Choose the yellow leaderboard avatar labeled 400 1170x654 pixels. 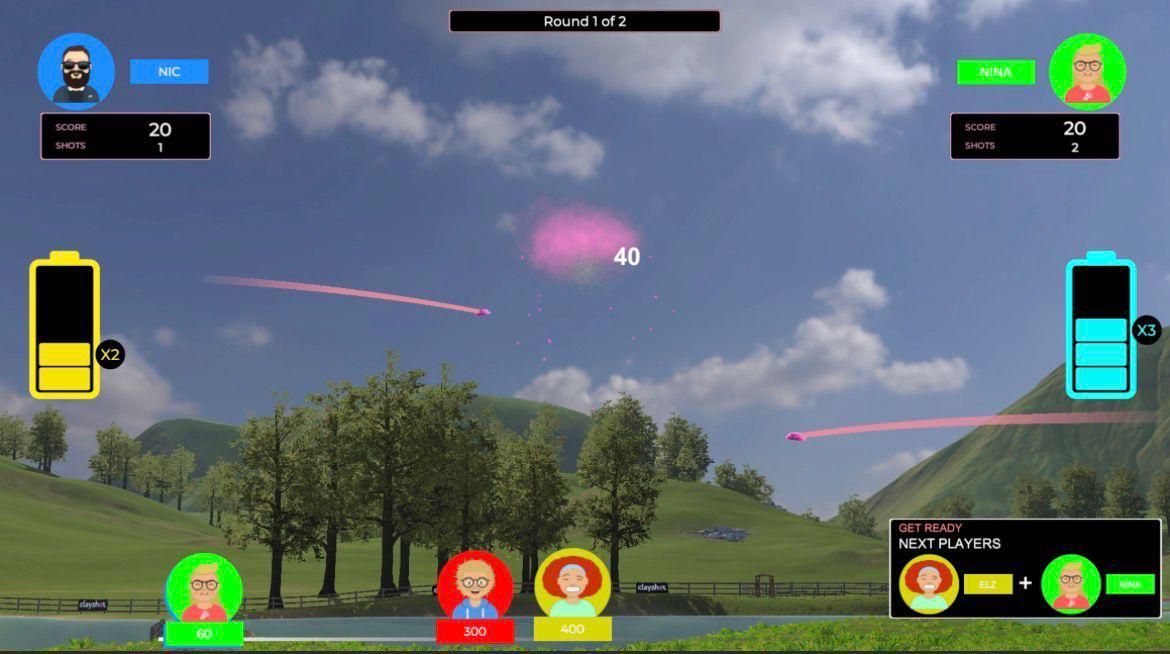(x=572, y=584)
